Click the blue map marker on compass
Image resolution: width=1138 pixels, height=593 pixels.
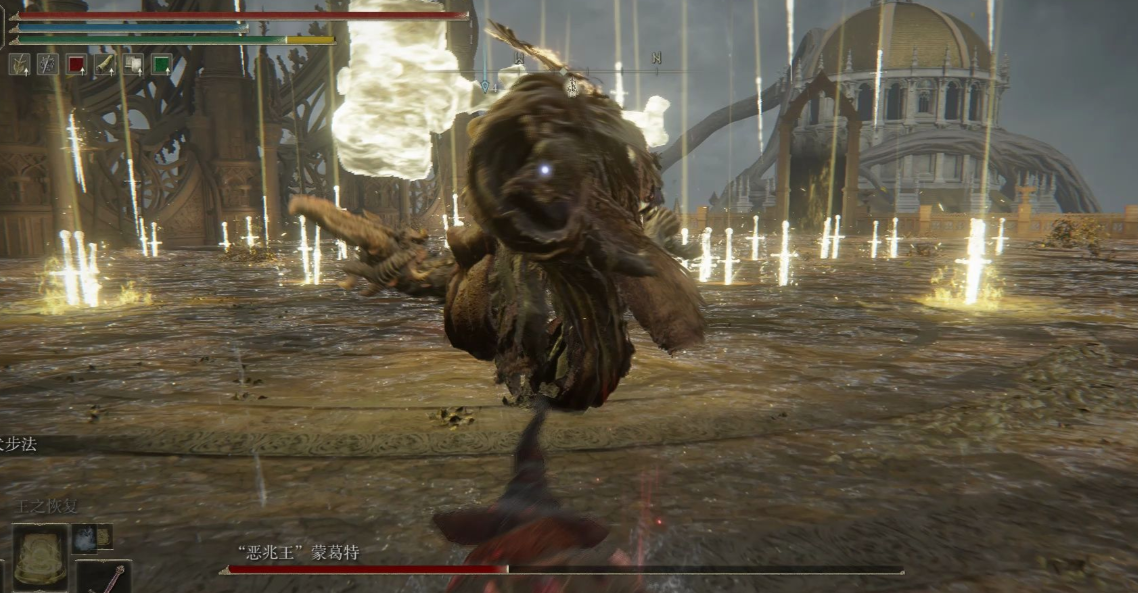tap(485, 87)
